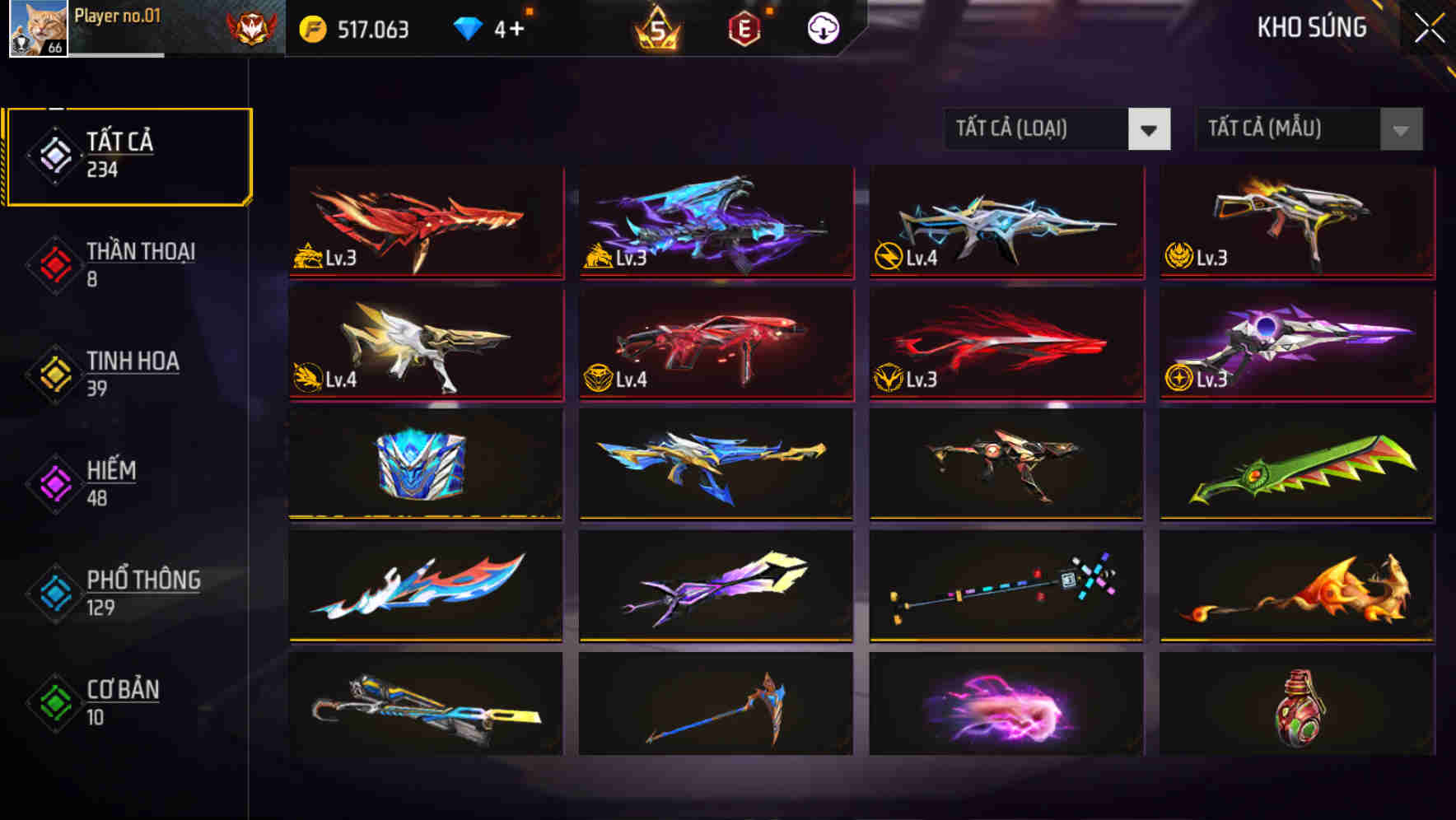Close the KHO SÚNG window
Screen dimensions: 1456x820
[1430, 26]
